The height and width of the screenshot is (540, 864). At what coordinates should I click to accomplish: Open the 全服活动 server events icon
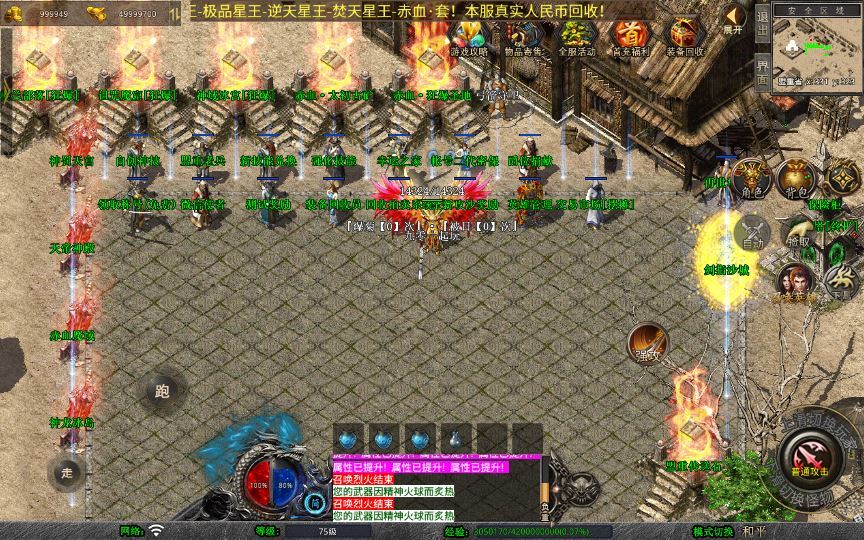tap(577, 38)
